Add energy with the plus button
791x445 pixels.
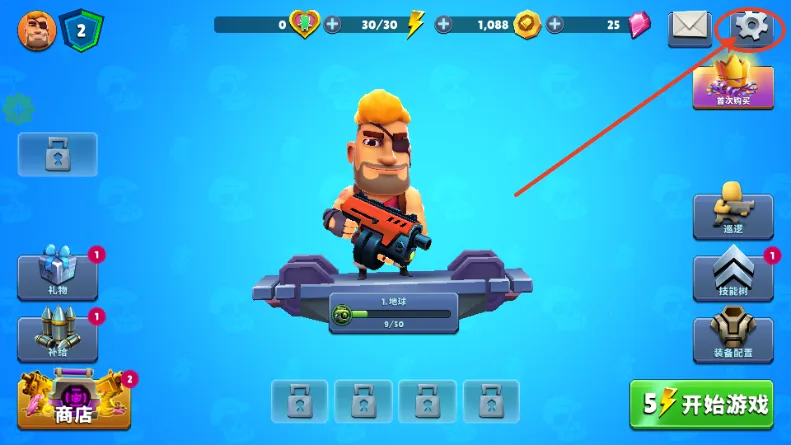point(332,24)
